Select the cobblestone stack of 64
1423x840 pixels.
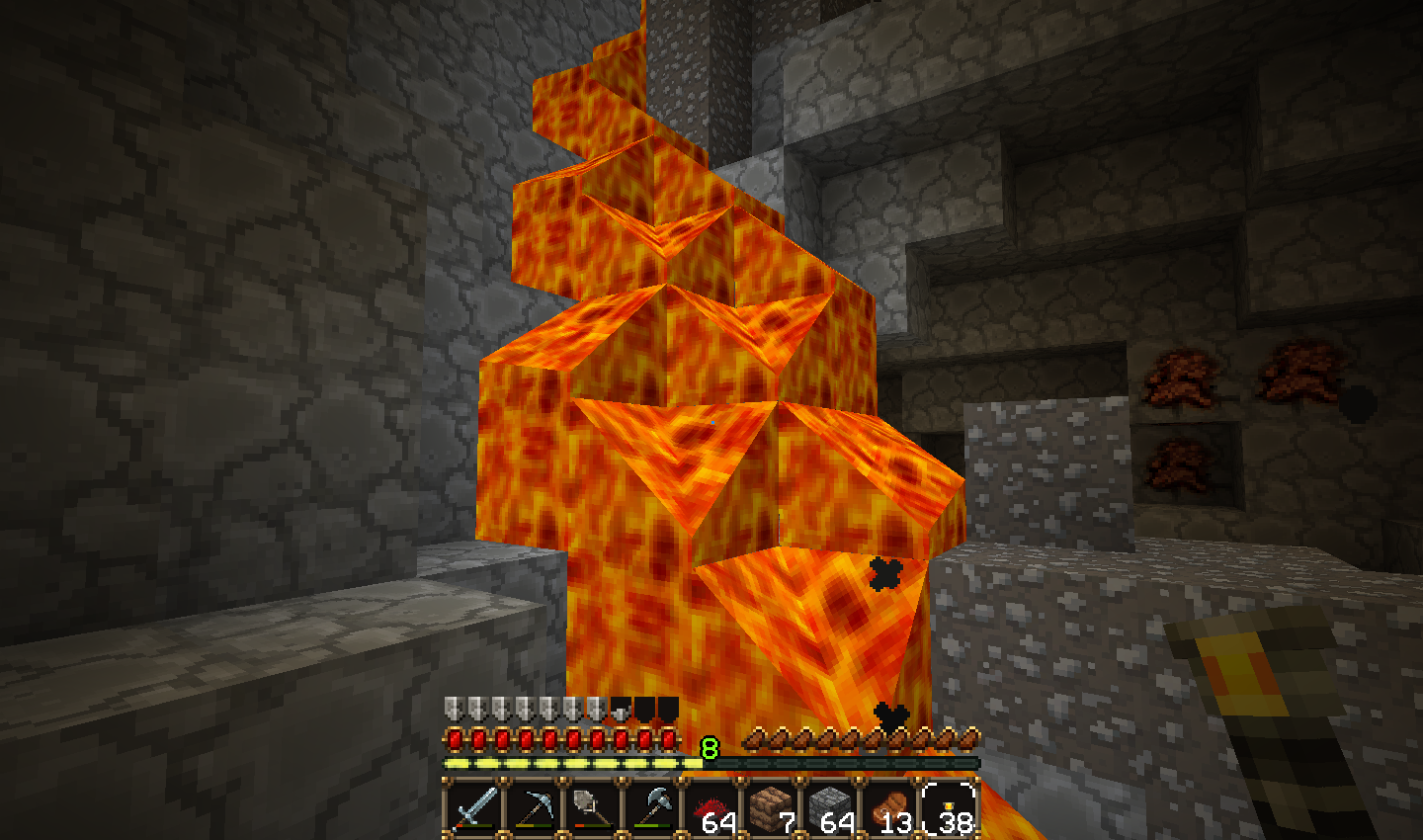pos(832,808)
